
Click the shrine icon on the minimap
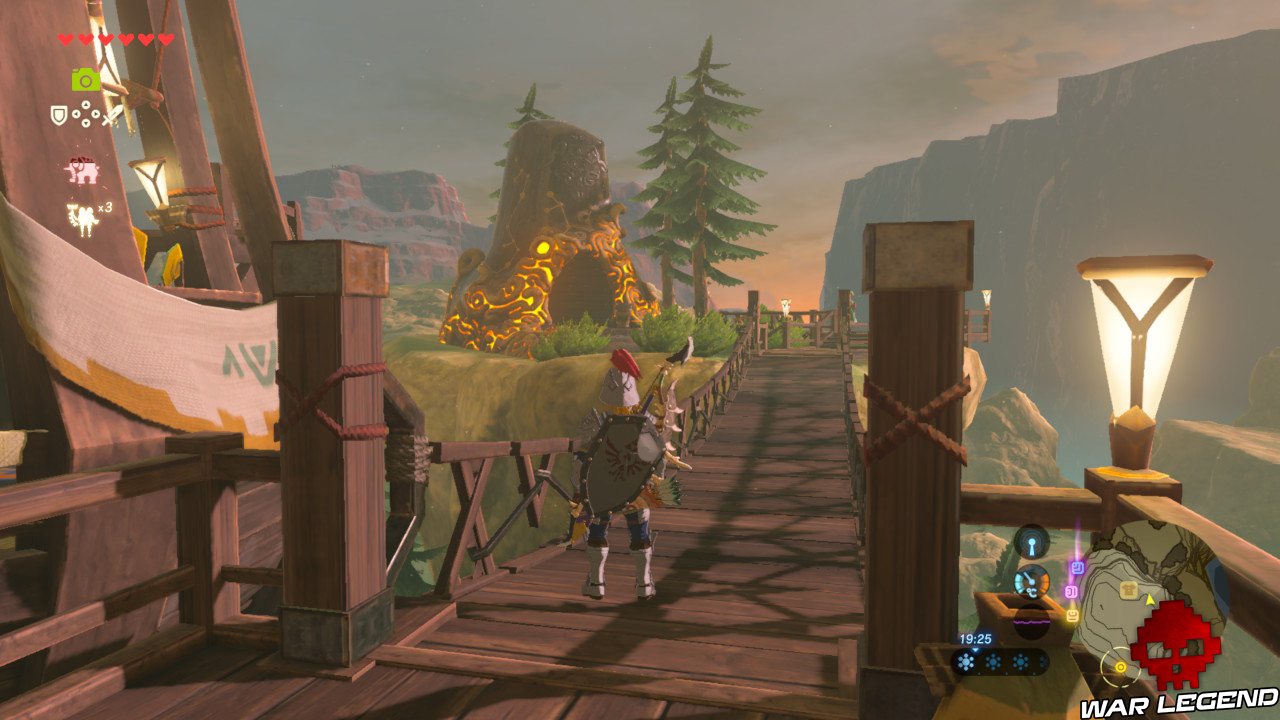point(1128,590)
